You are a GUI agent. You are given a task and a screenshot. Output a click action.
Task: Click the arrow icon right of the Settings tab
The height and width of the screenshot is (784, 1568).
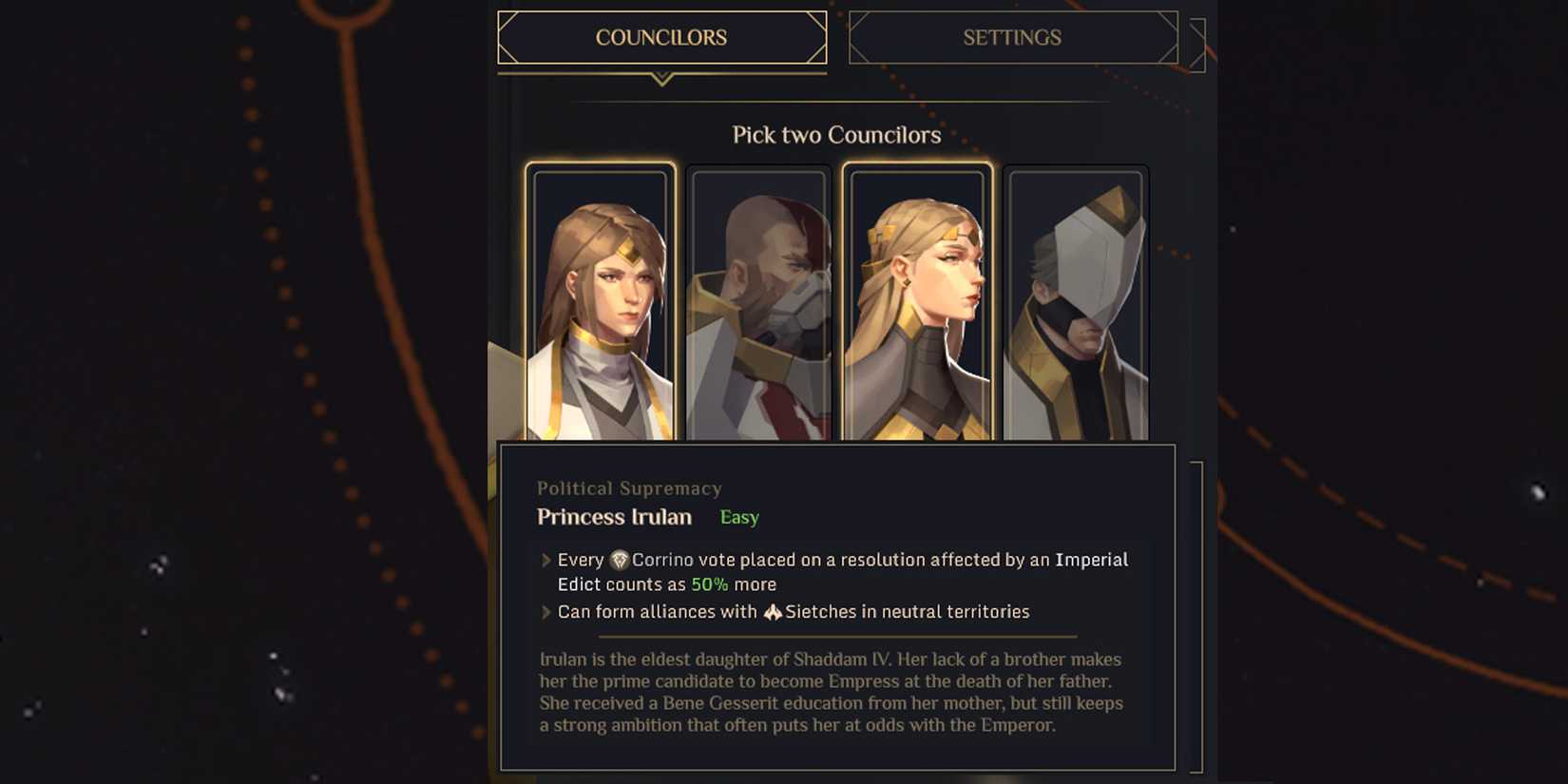click(x=1195, y=38)
